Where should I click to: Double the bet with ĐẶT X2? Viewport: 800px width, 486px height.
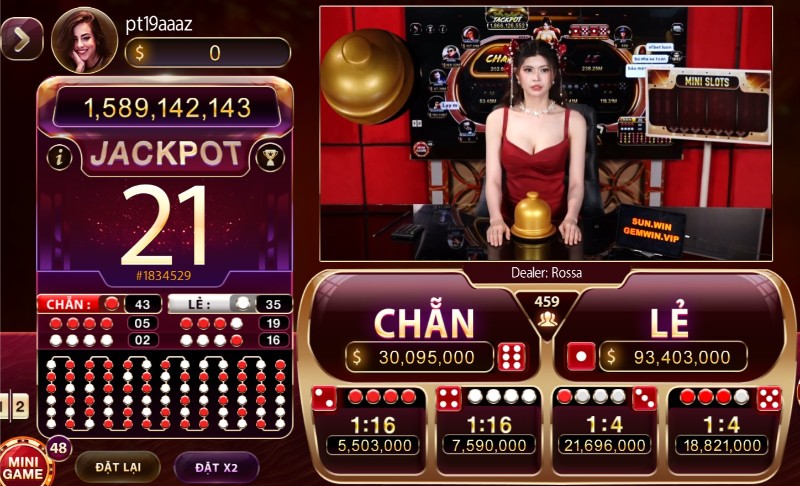(215, 466)
